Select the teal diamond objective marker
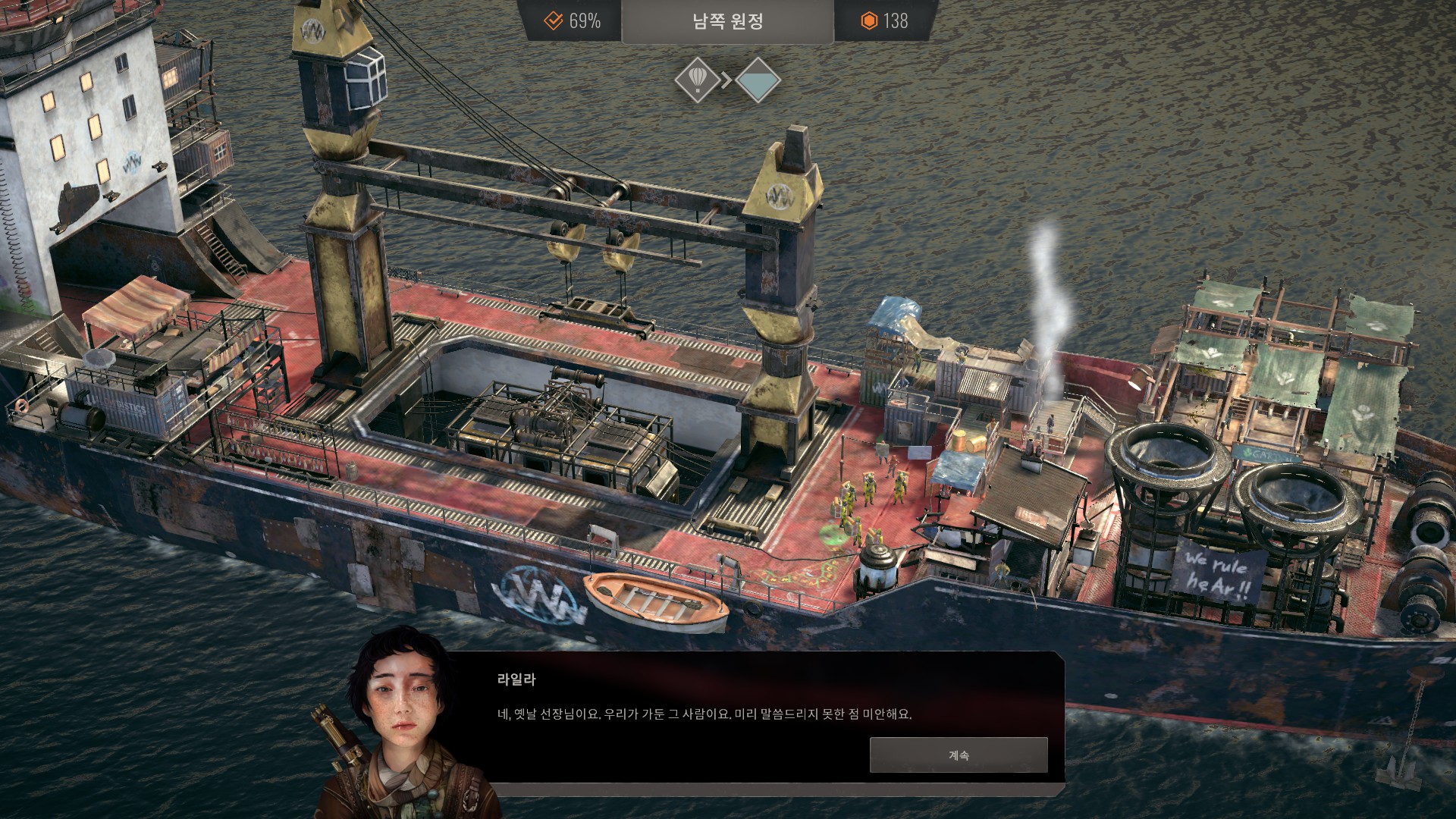1456x819 pixels. point(758,80)
